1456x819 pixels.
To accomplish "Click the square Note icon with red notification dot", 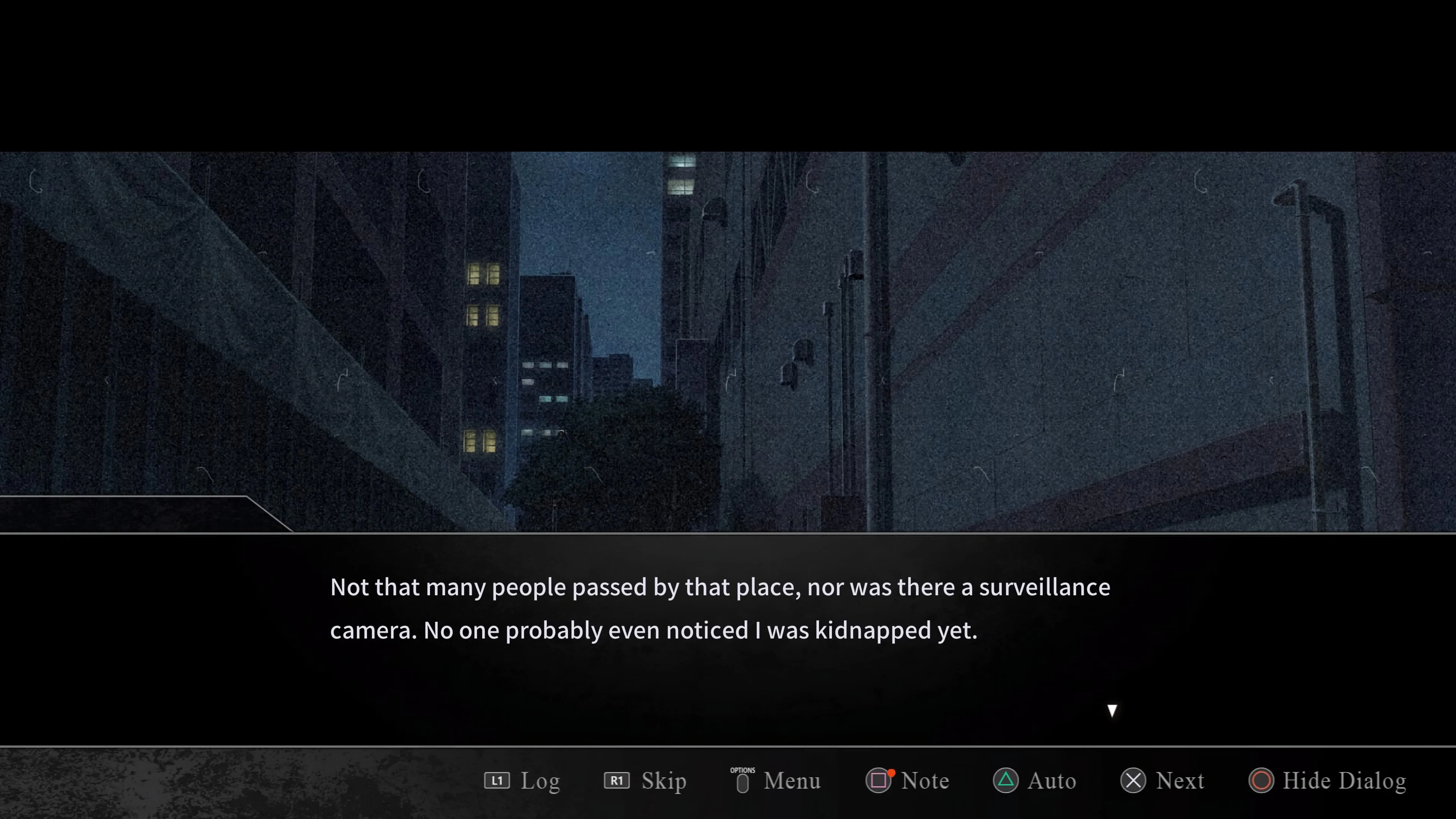I will click(x=880, y=781).
